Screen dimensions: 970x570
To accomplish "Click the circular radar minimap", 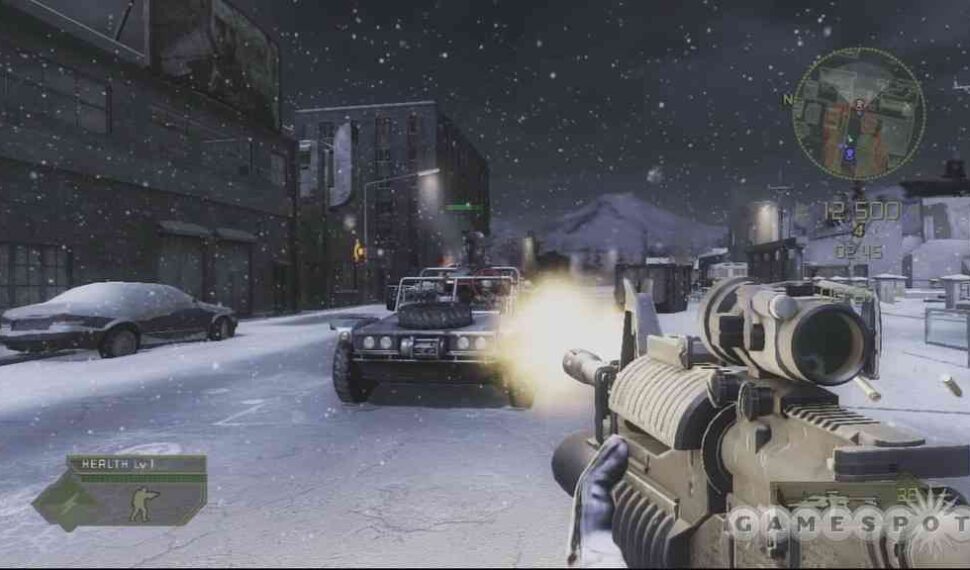I will 857,114.
